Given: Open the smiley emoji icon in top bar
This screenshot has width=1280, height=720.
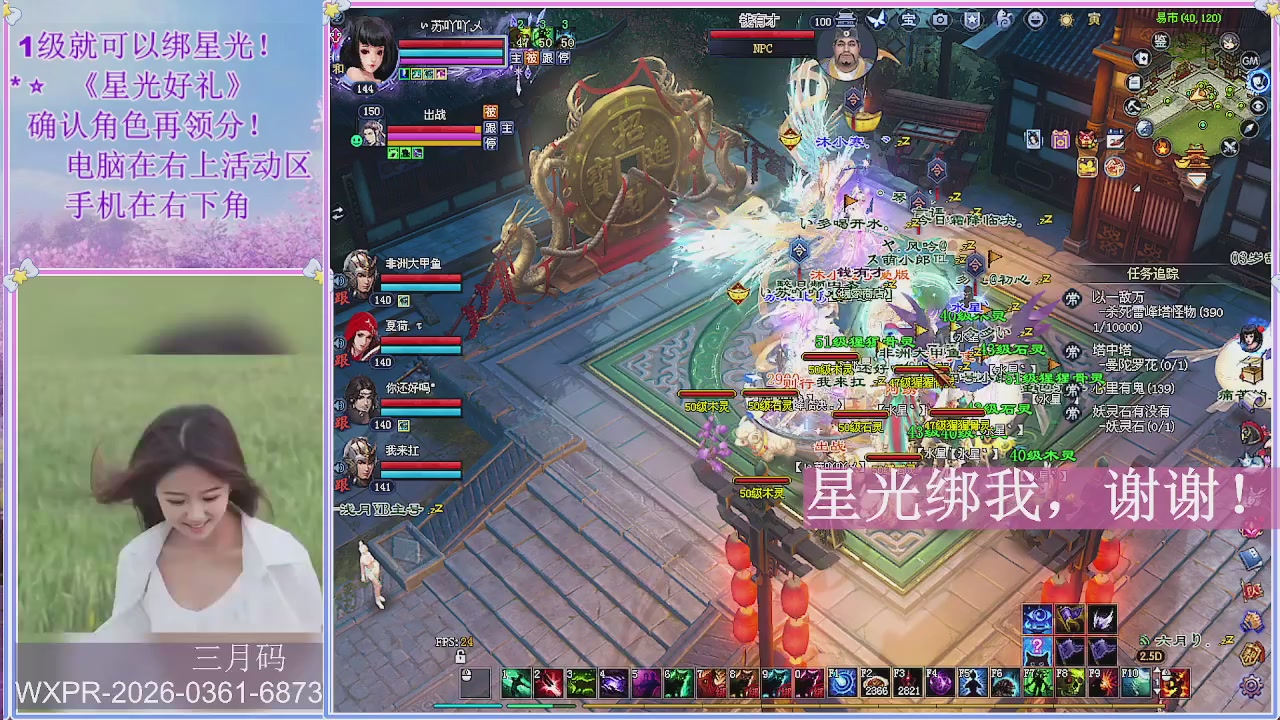Looking at the screenshot, I should (1035, 18).
